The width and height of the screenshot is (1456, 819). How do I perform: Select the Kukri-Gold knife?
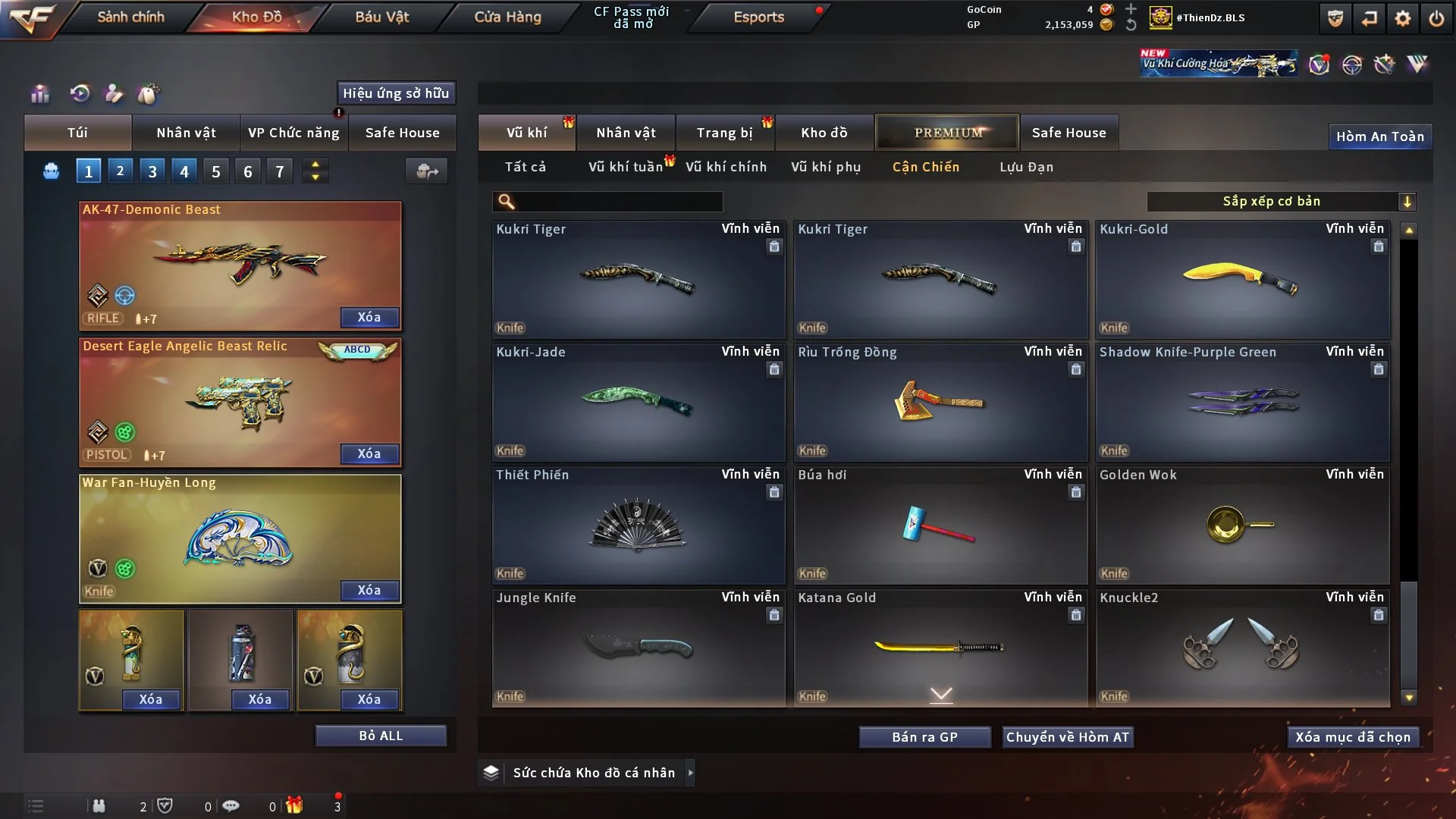pos(1242,281)
